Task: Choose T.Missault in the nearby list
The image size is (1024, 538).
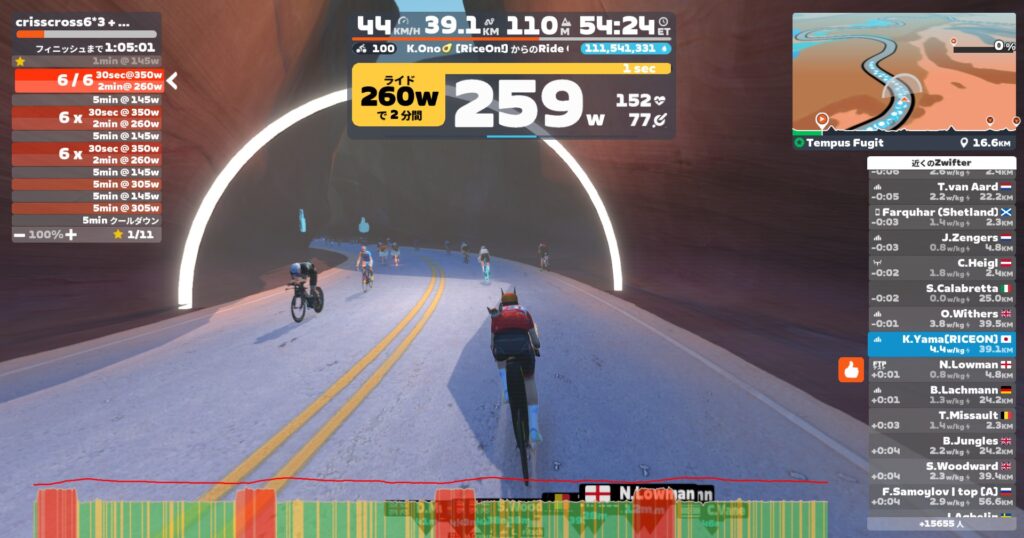Action: tap(941, 419)
